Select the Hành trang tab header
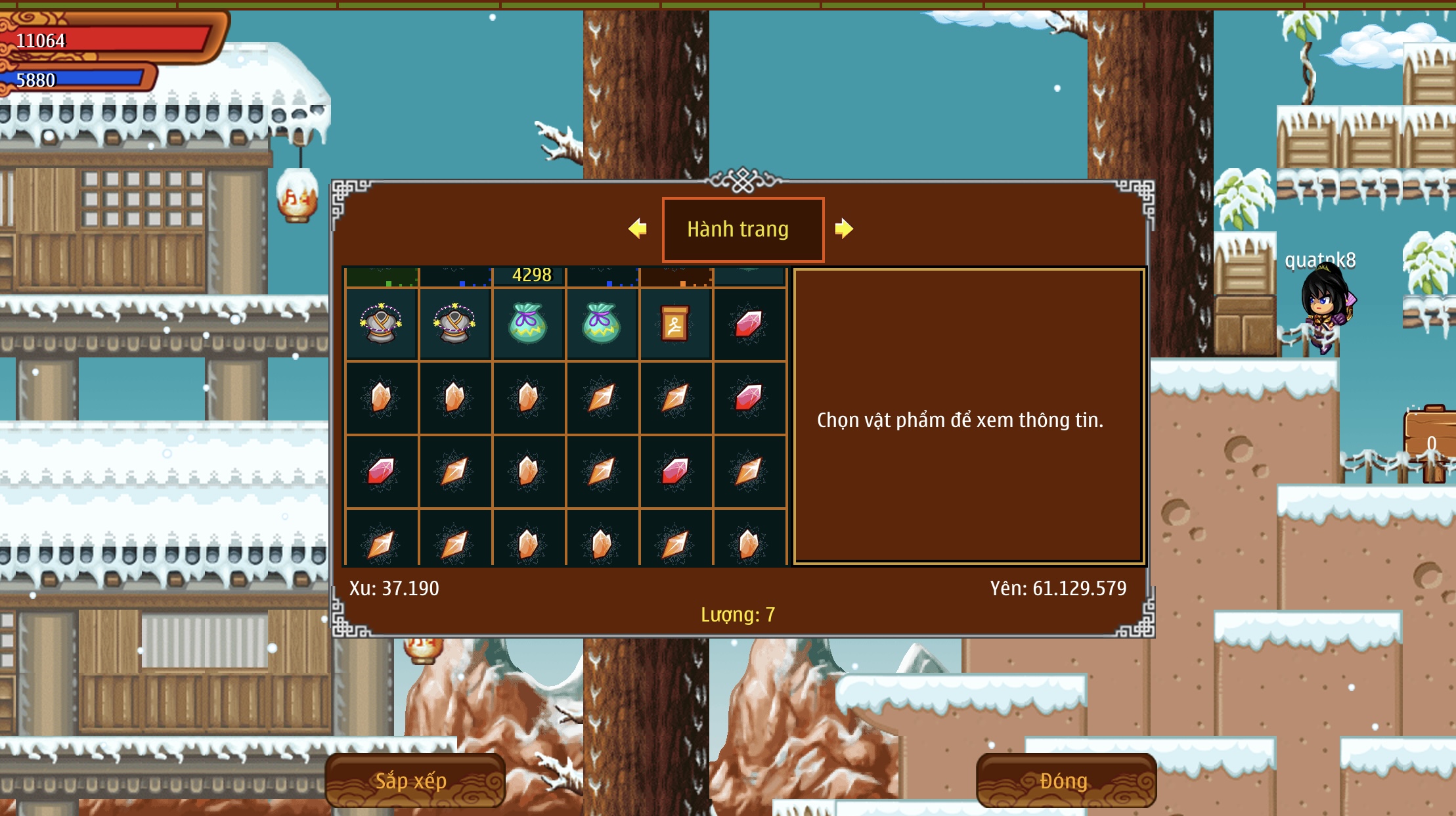1456x816 pixels. [743, 229]
